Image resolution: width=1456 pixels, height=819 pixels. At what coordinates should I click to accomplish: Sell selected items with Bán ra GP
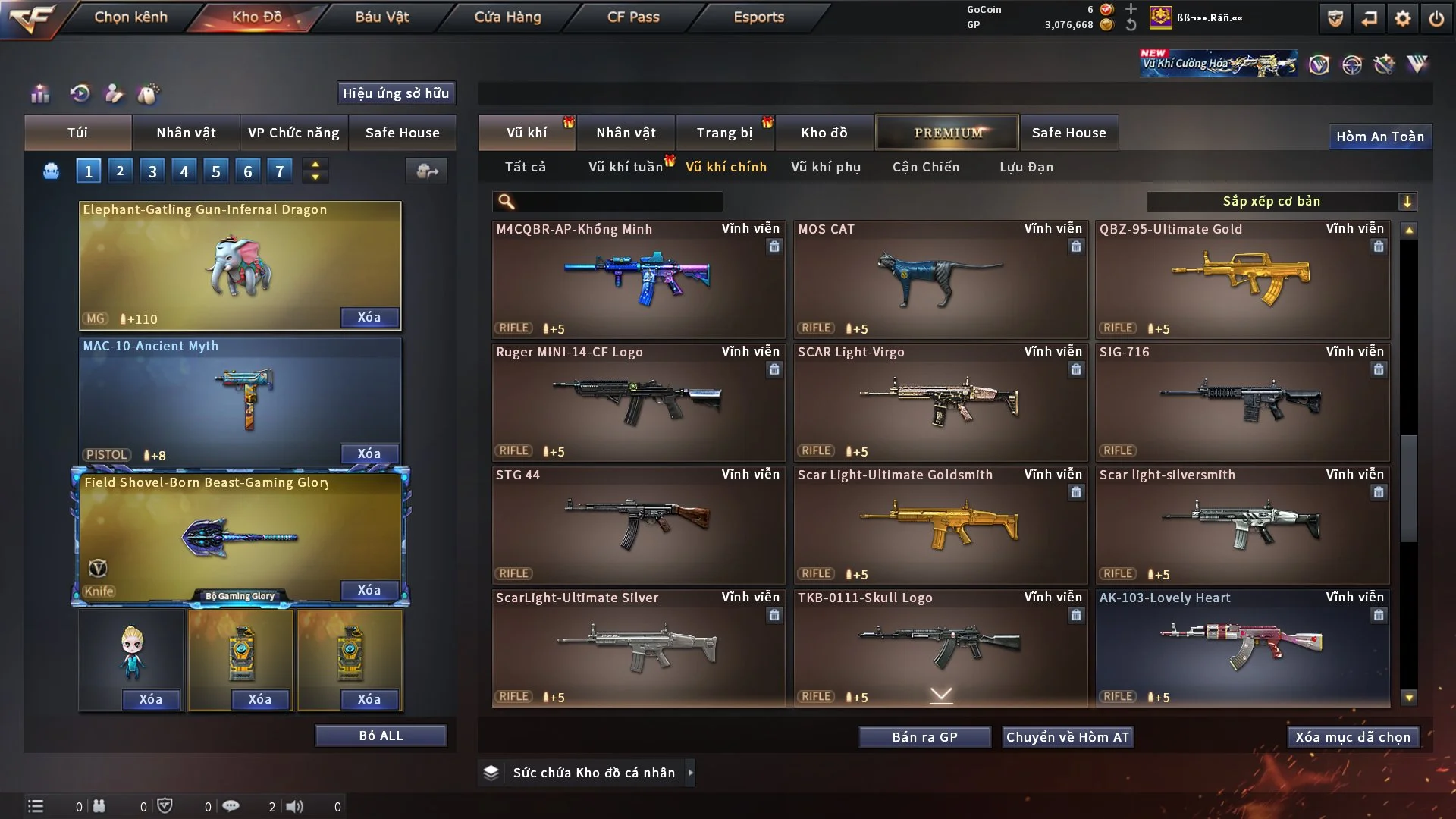click(924, 737)
